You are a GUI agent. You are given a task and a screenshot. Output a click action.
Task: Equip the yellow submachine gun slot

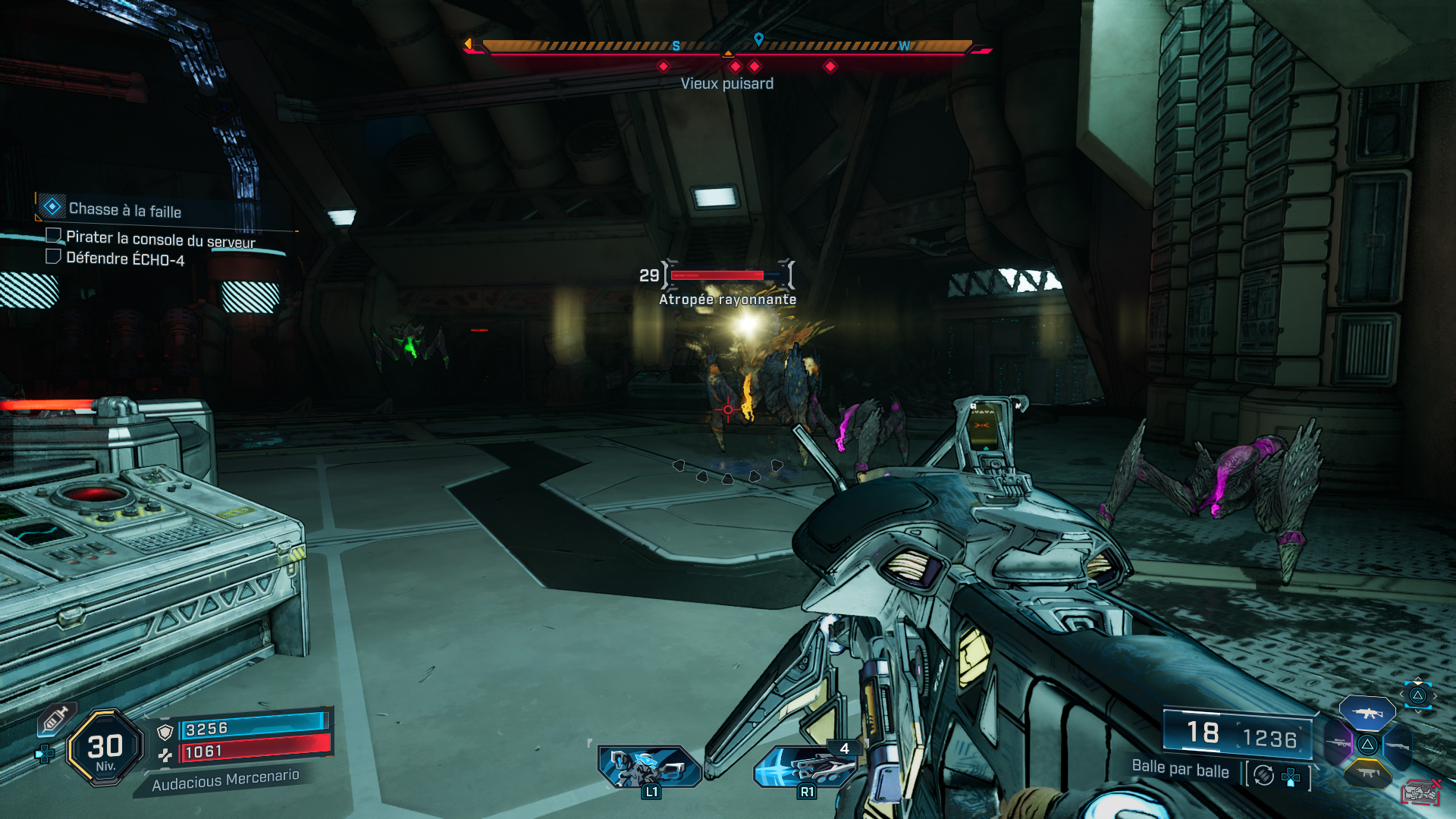pos(1367,773)
